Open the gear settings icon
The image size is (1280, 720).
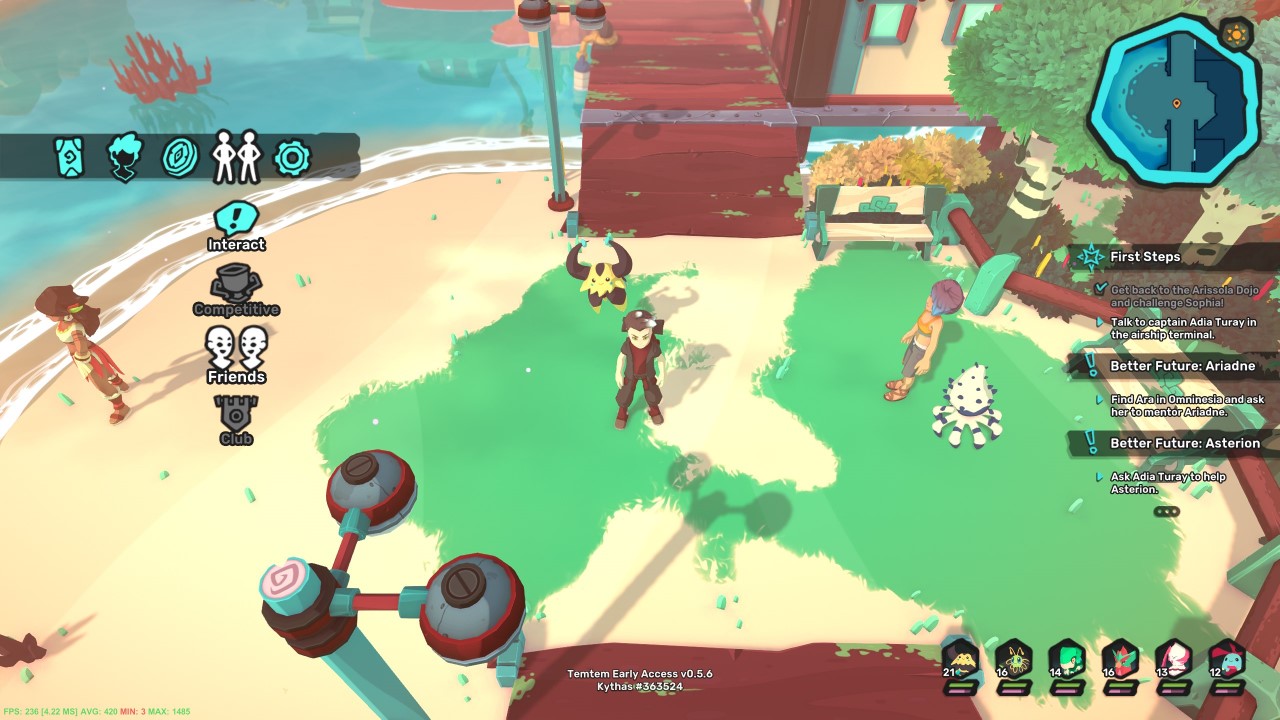tap(293, 157)
